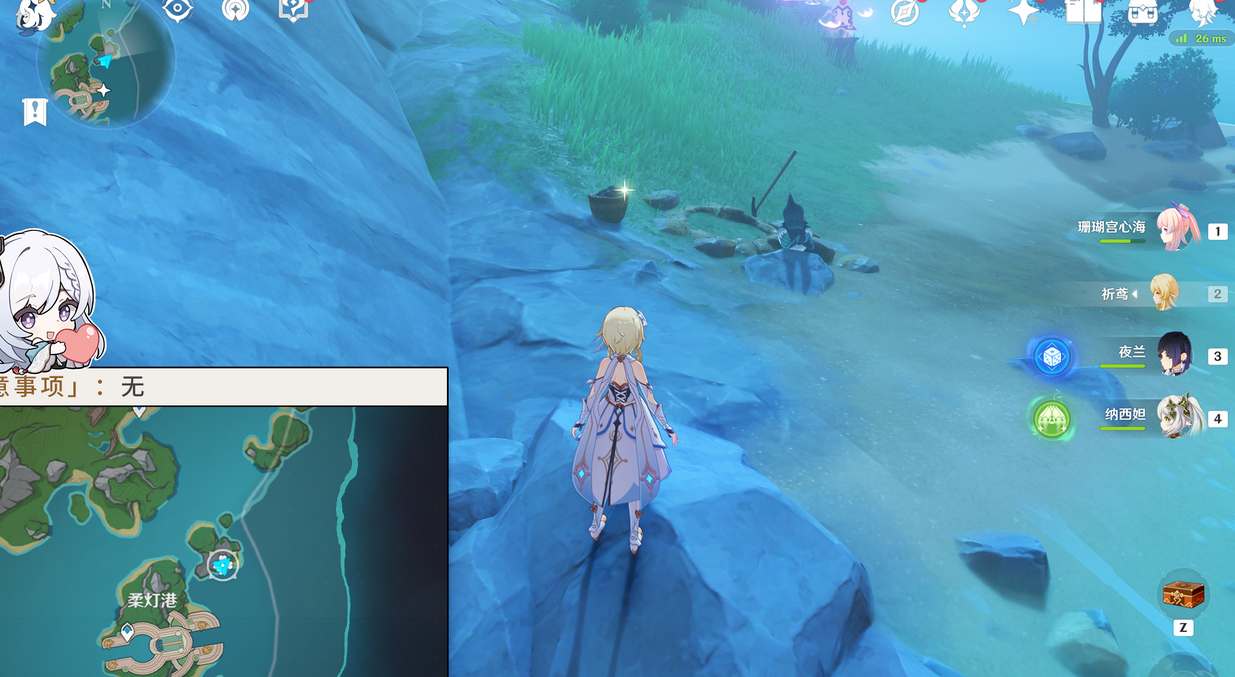Open the winged battle pass icon
1235x677 pixels.
point(964,12)
